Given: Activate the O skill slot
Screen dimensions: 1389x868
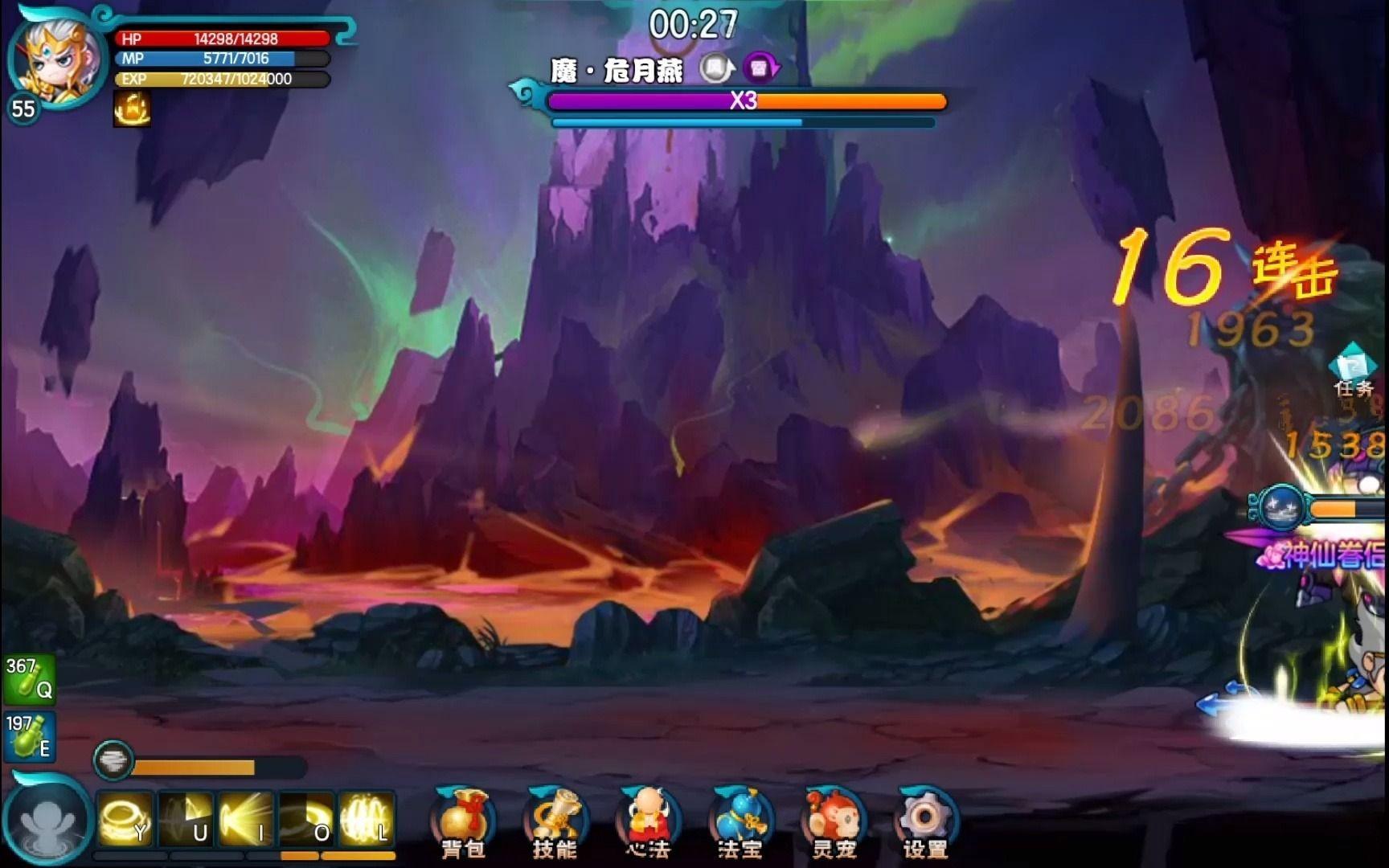Looking at the screenshot, I should [x=306, y=820].
